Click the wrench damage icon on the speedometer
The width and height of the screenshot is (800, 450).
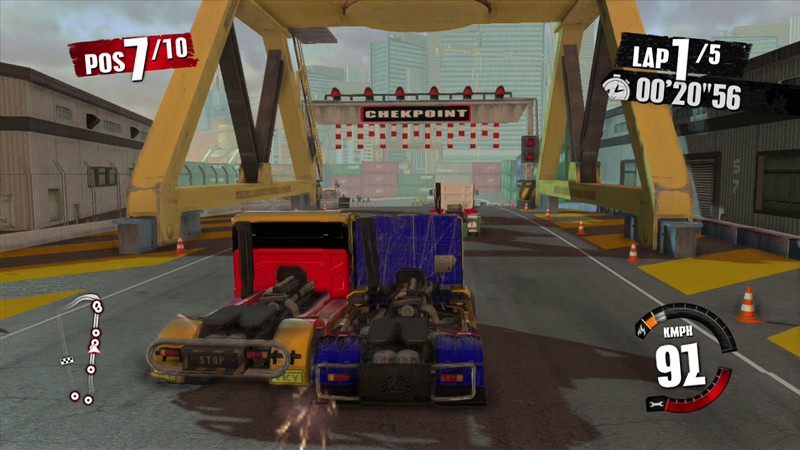[655, 402]
